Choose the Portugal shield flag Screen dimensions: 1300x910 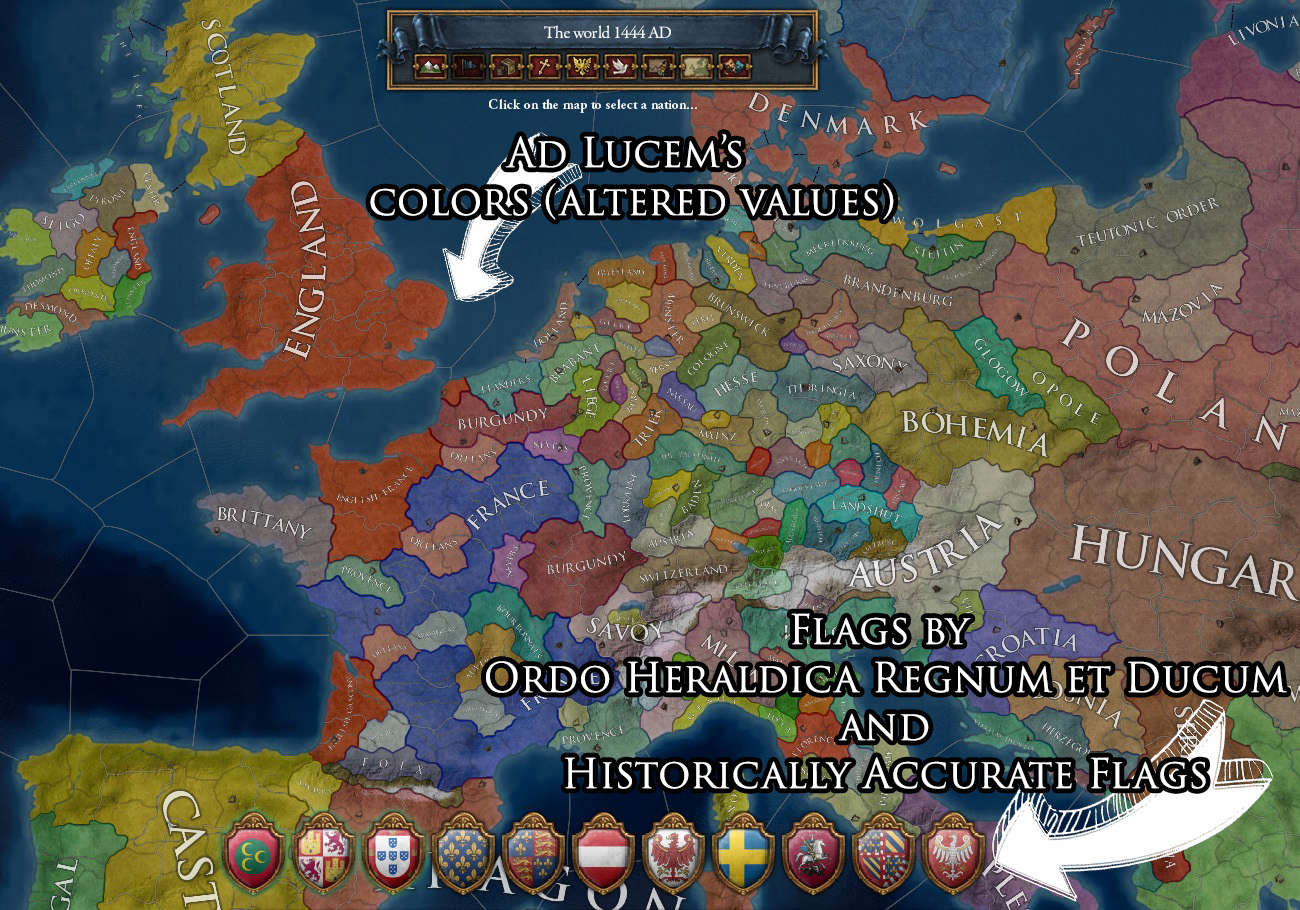pyautogui.click(x=391, y=857)
